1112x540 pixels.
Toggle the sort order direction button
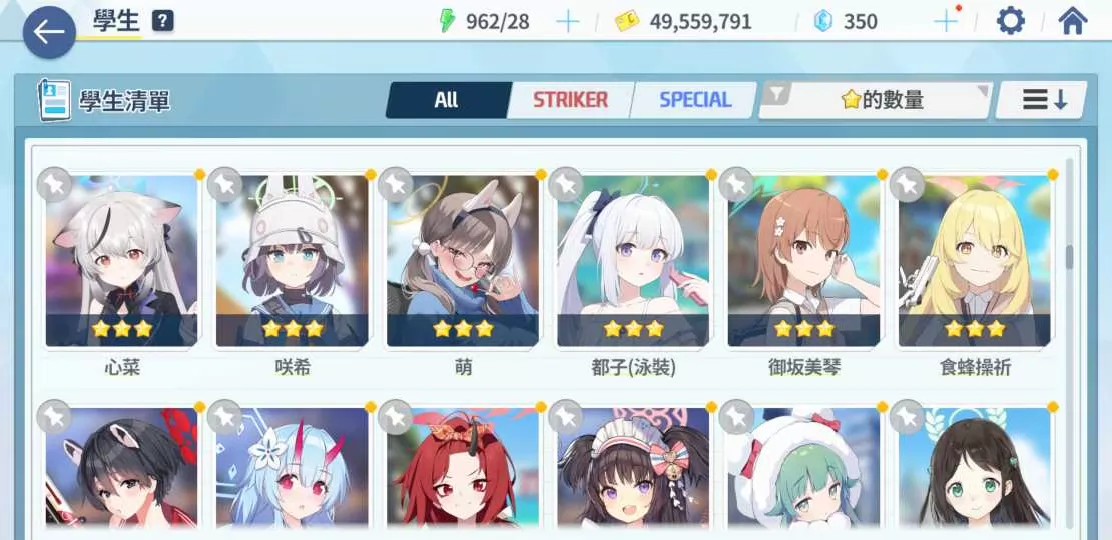pyautogui.click(x=1044, y=100)
